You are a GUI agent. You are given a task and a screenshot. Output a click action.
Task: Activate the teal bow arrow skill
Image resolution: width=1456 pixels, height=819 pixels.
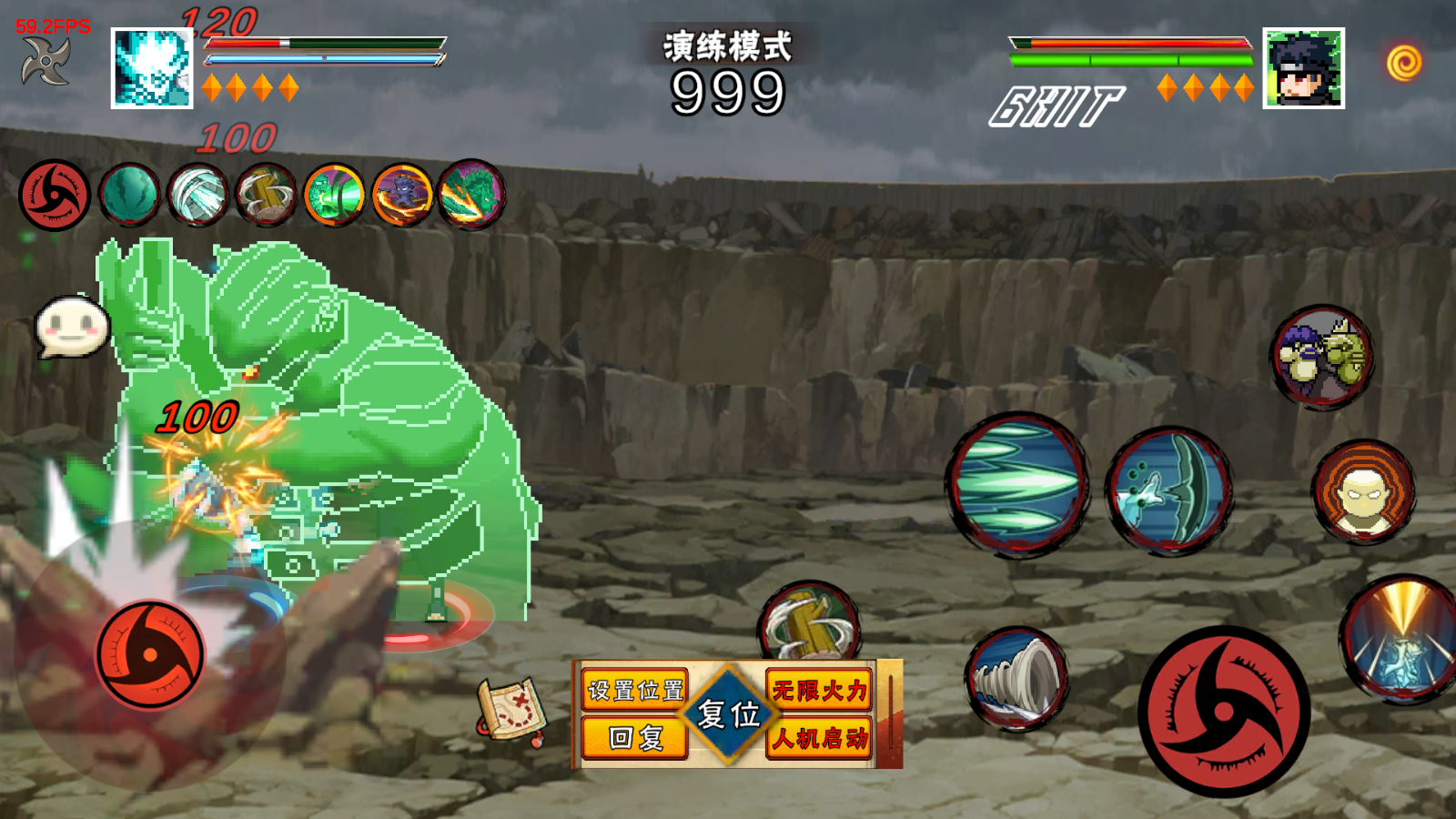1169,491
